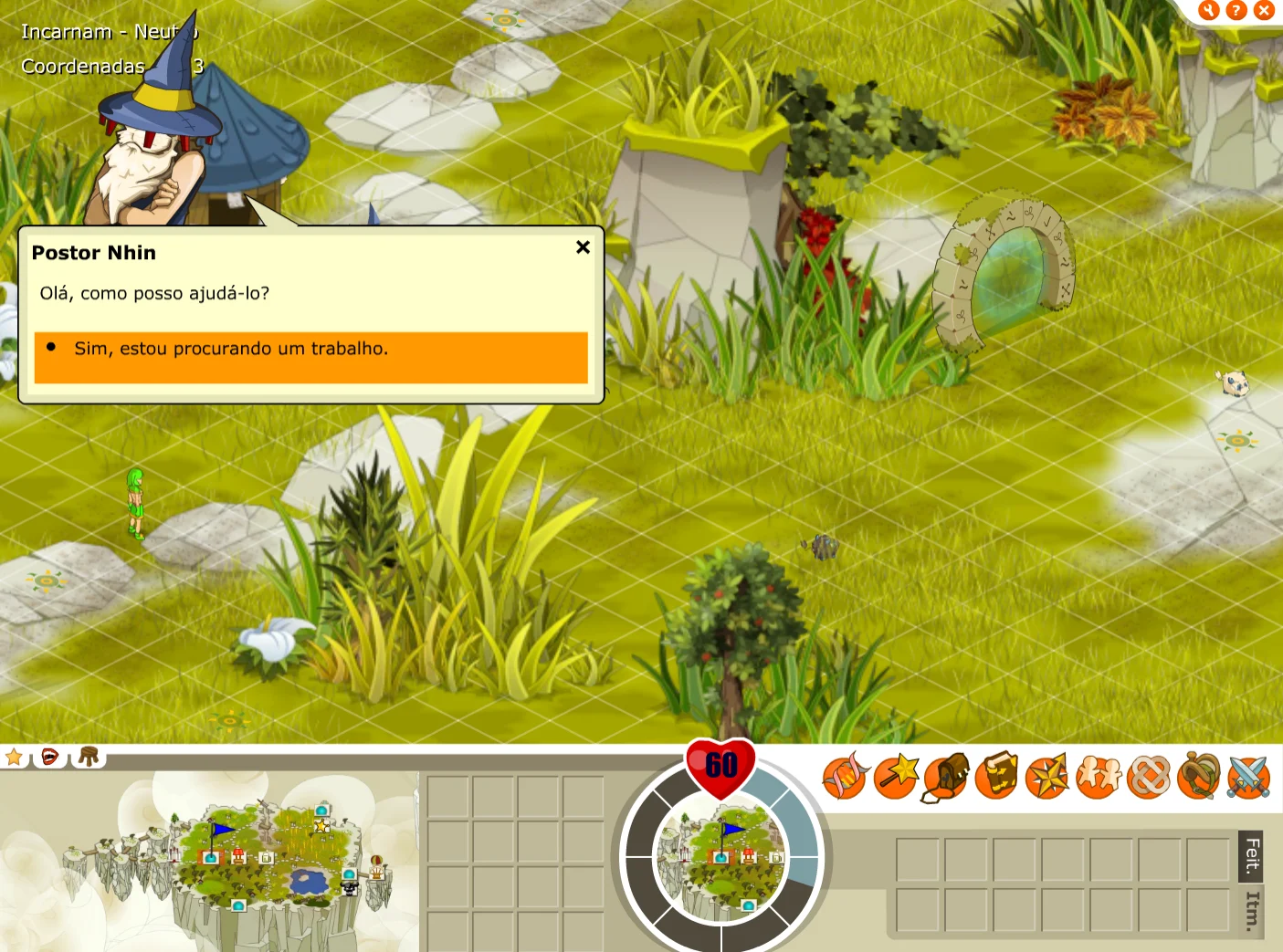Screen dimensions: 1283x952
Task: Open the character stats DNA icon
Action: click(x=845, y=777)
